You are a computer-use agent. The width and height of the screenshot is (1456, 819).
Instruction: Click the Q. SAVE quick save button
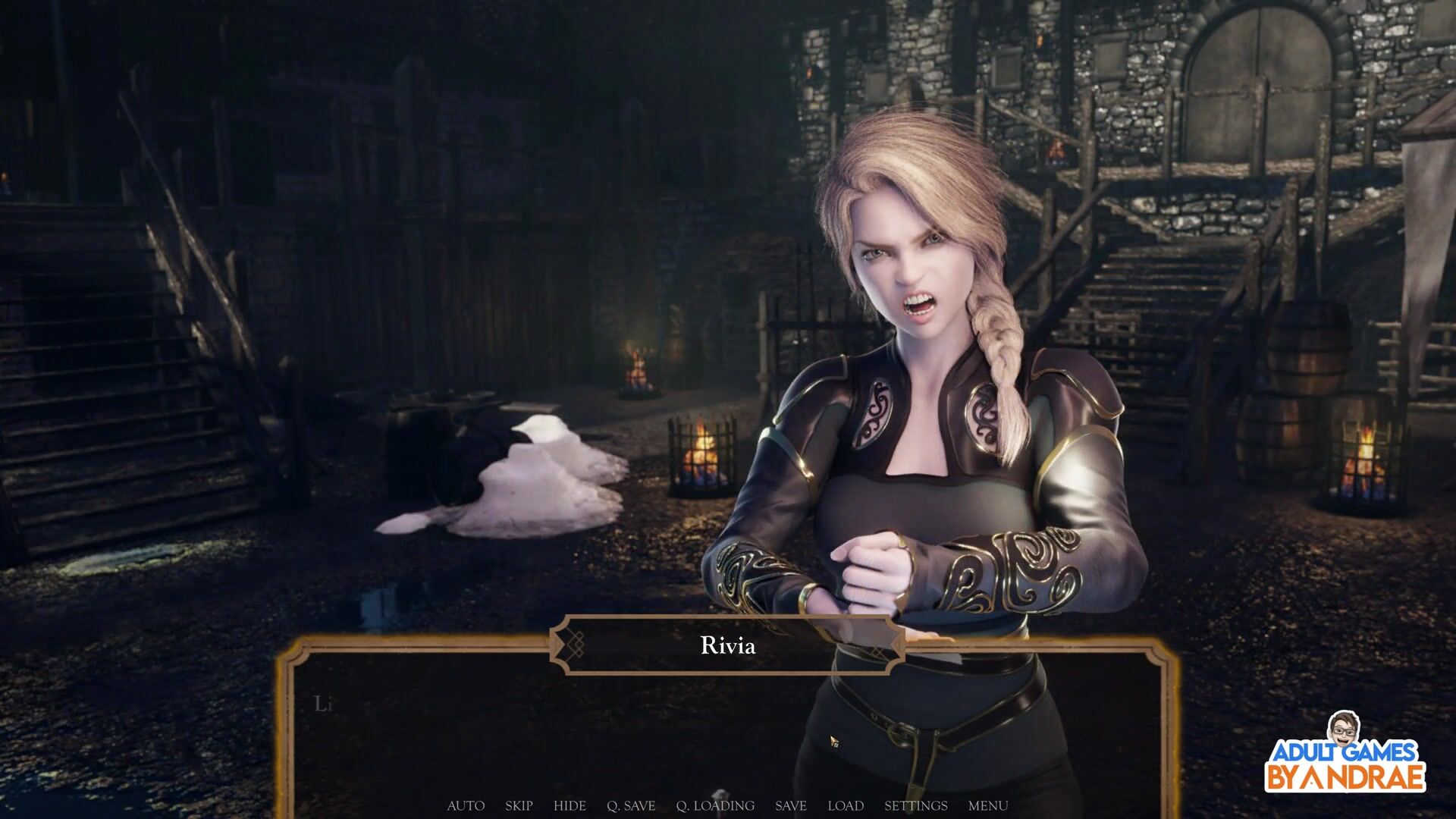[x=631, y=805]
